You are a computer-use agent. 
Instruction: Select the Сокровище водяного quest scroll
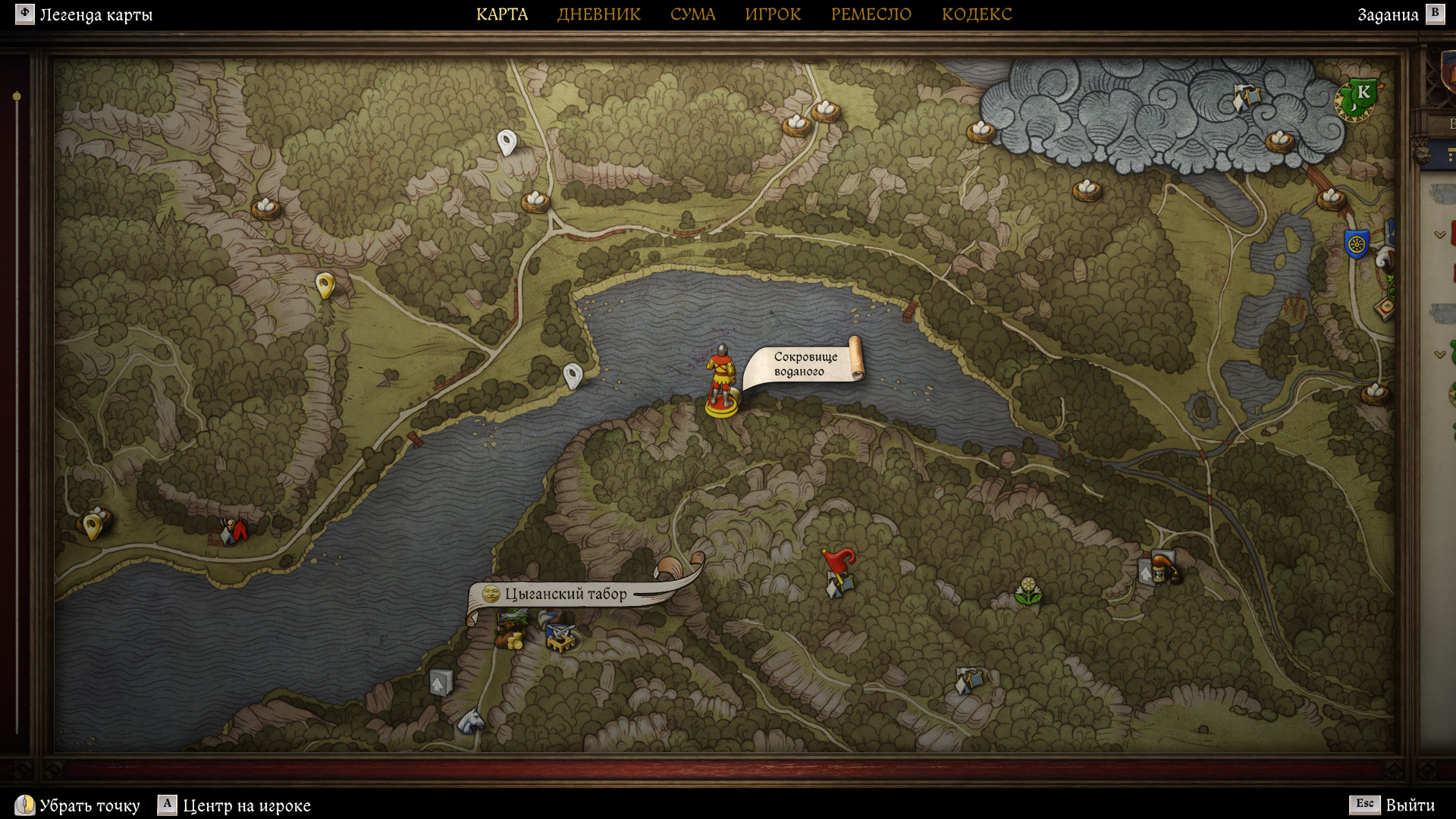tap(805, 364)
